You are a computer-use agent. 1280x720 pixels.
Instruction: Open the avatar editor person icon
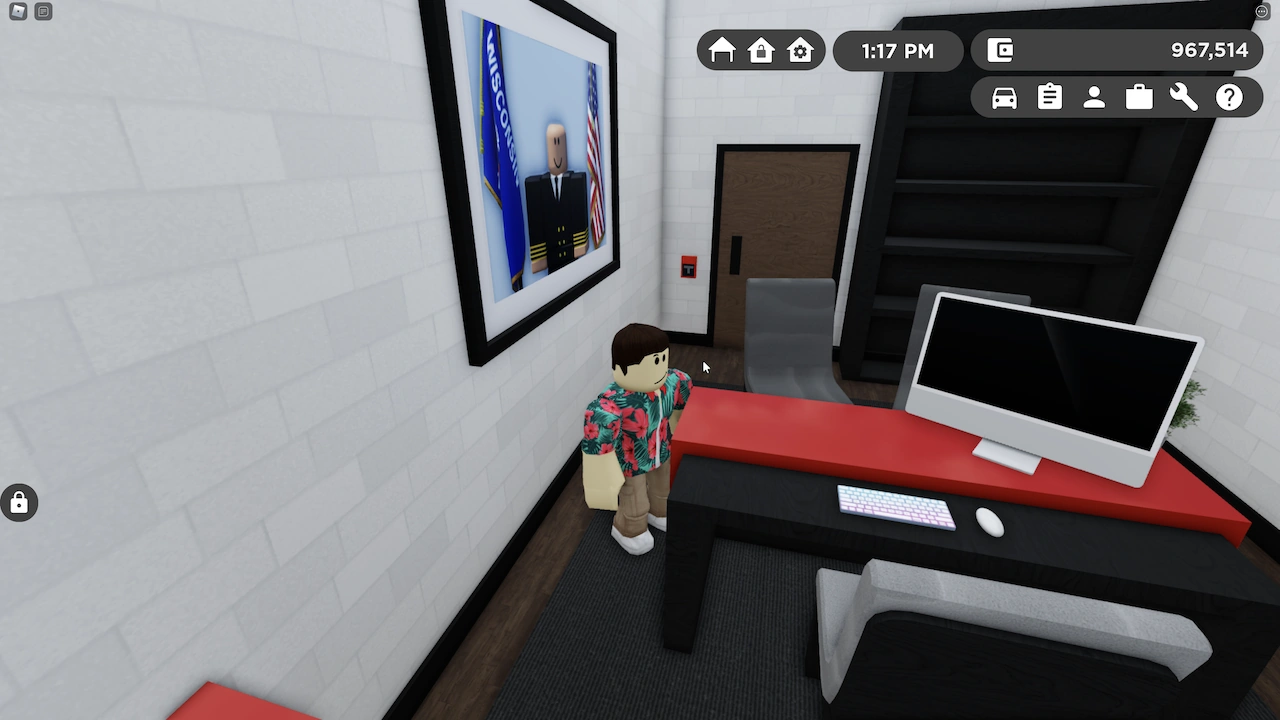pyautogui.click(x=1093, y=97)
